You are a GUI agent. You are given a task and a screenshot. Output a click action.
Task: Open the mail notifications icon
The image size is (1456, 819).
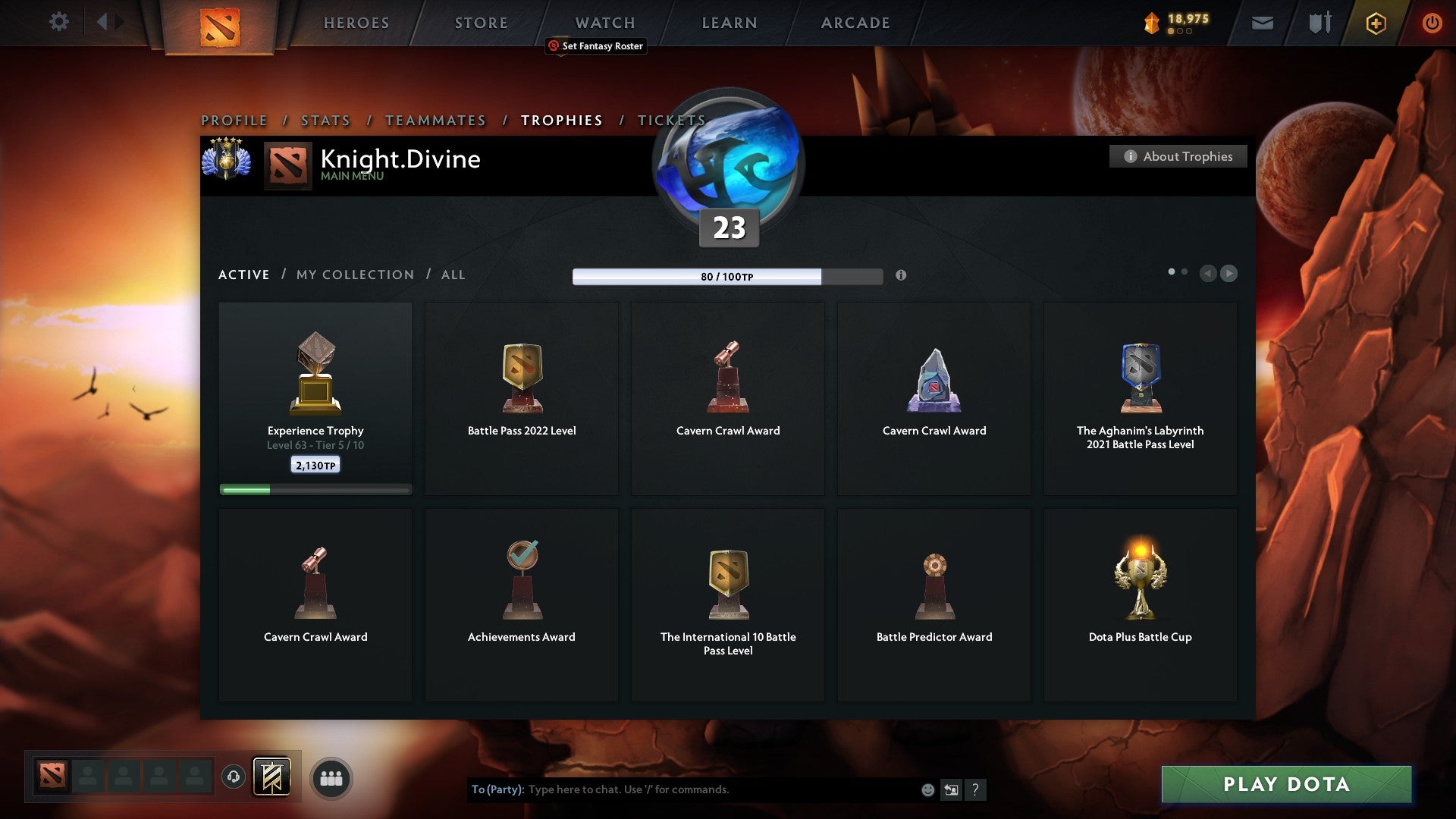tap(1263, 23)
